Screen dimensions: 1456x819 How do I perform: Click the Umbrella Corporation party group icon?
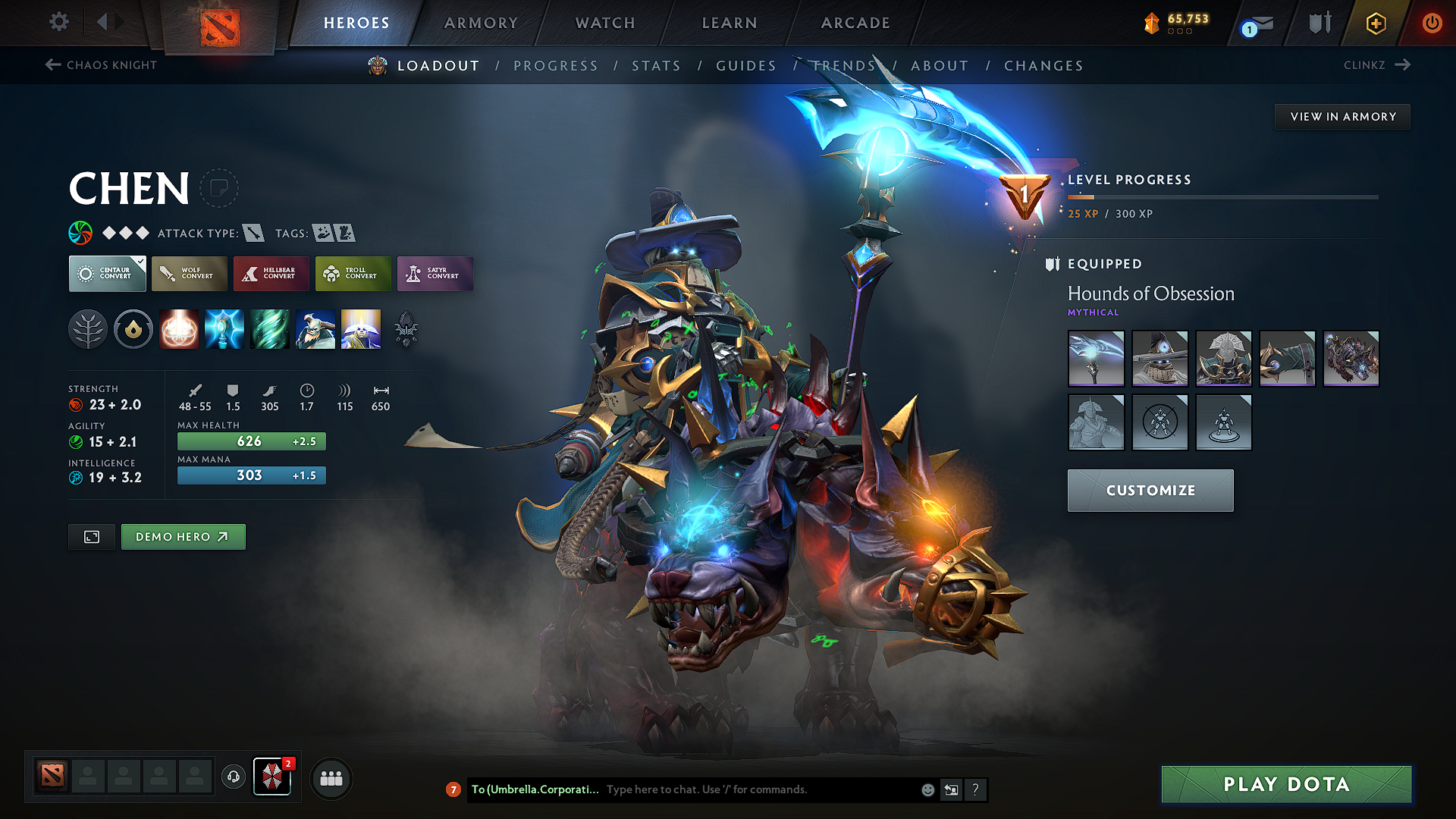(273, 777)
